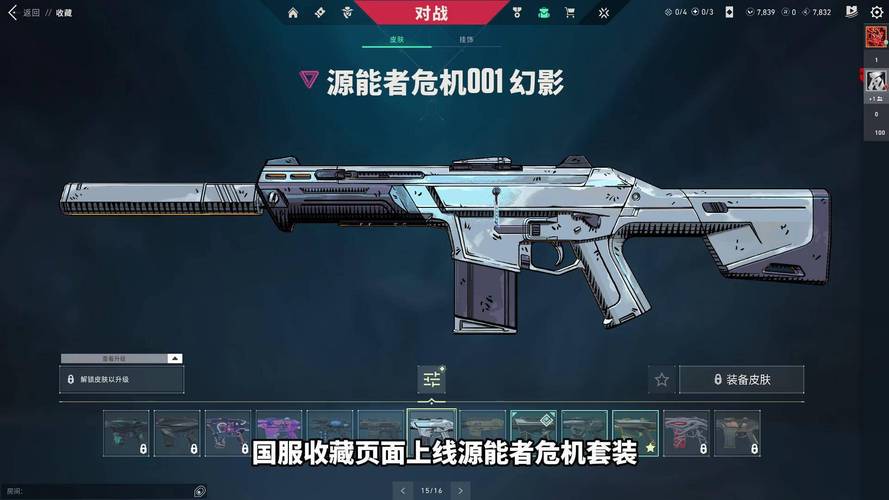Open the store shopping cart icon
Viewport: 889px width, 500px height.
coord(569,13)
